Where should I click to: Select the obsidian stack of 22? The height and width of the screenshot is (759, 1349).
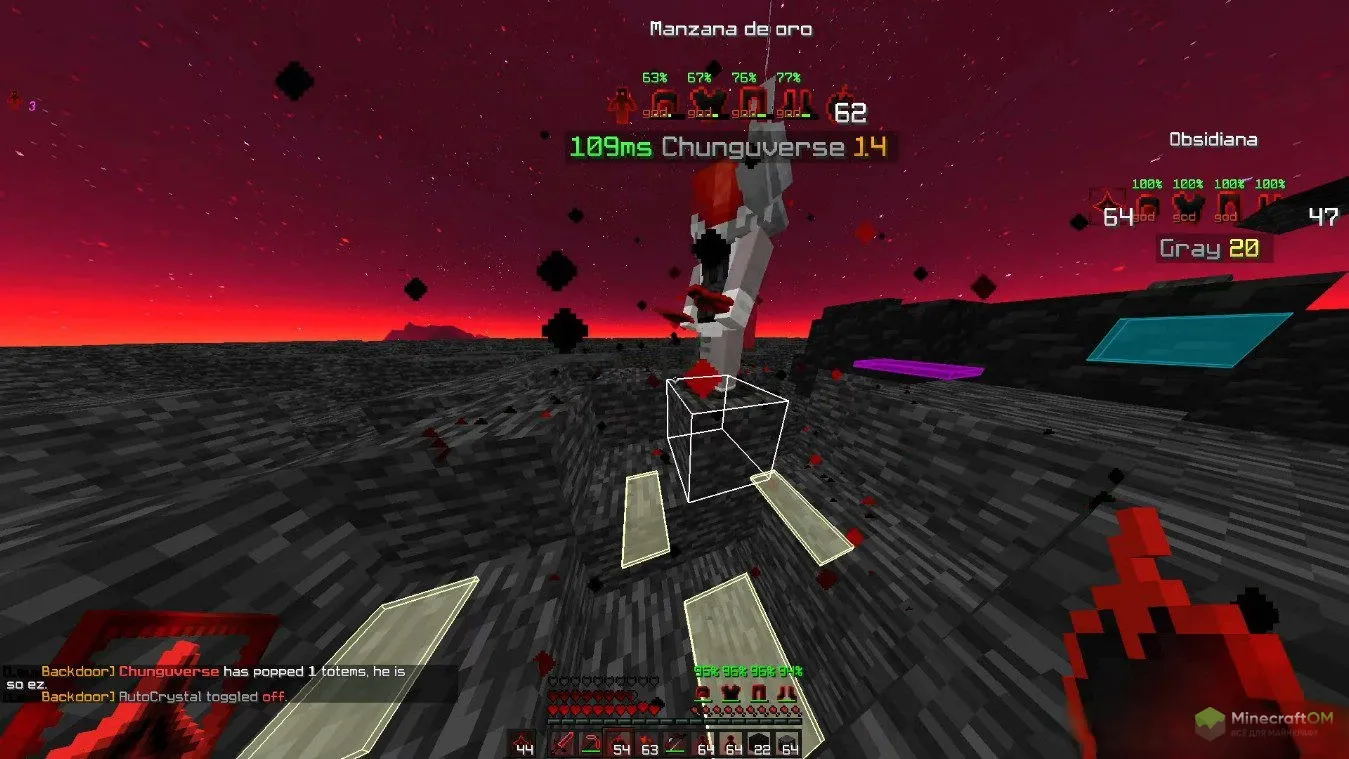[x=760, y=743]
